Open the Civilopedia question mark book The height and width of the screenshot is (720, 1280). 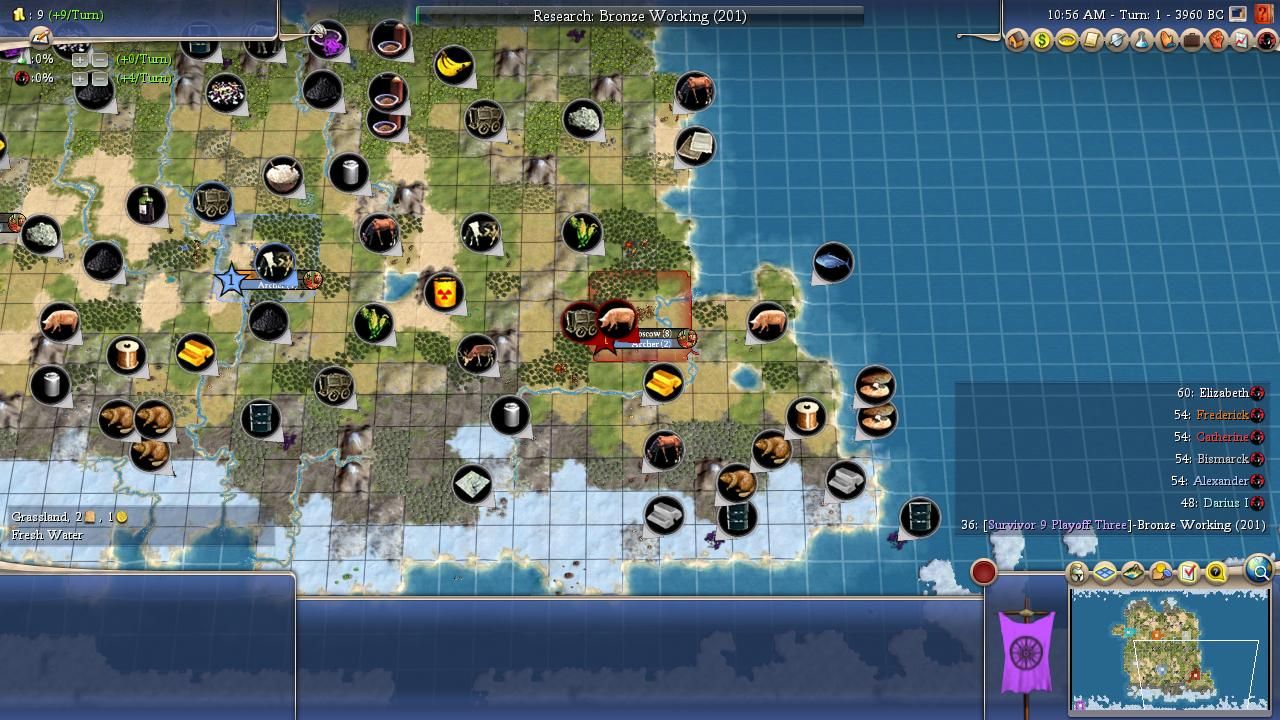(1264, 15)
